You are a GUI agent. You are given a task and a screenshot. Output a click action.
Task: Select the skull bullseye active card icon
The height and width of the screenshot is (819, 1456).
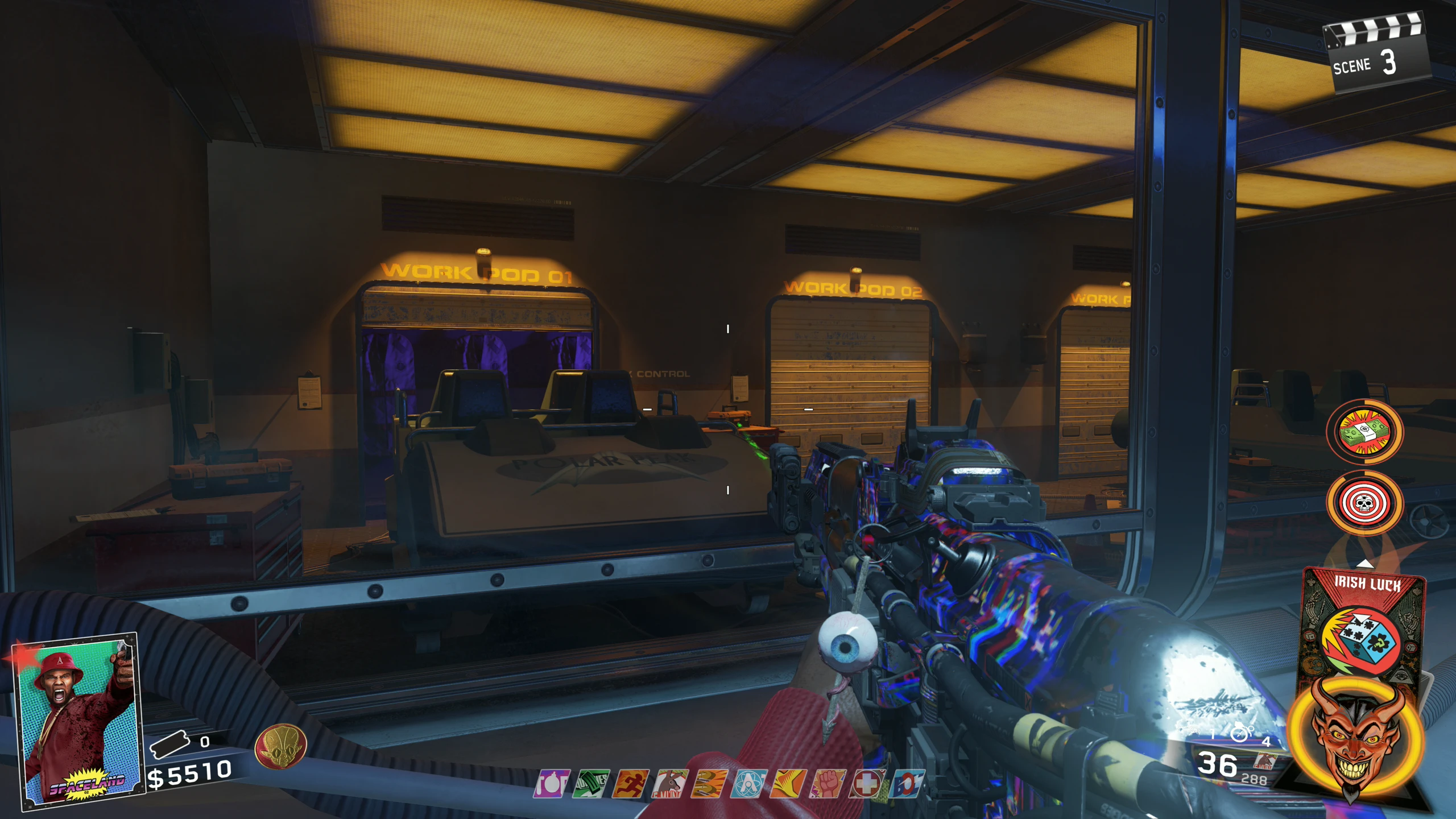pos(1364,503)
